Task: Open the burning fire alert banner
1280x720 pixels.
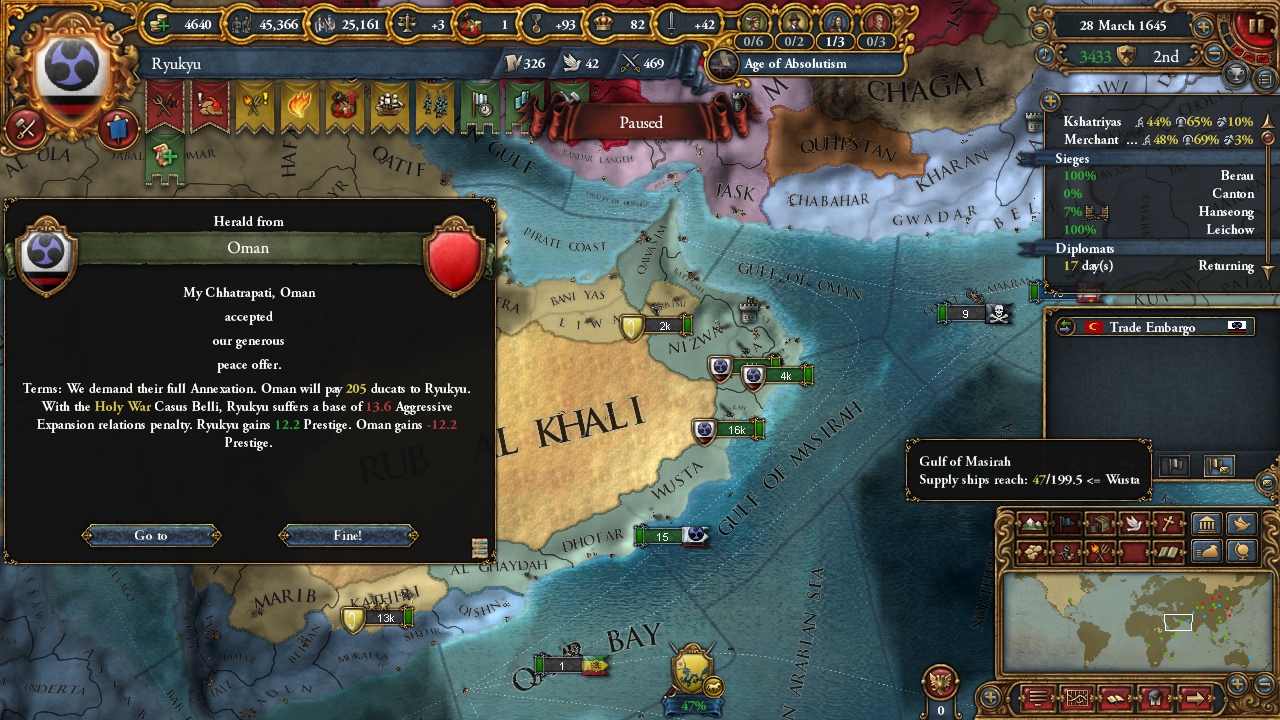Action: pos(299,105)
